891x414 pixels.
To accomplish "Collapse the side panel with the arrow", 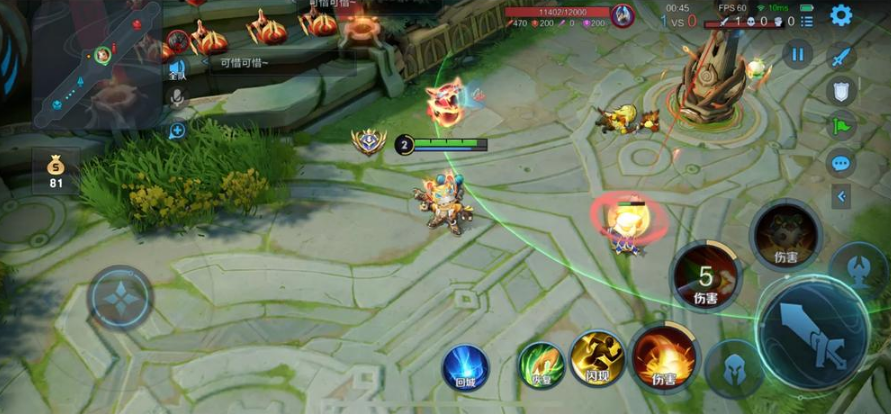I will pos(841,197).
